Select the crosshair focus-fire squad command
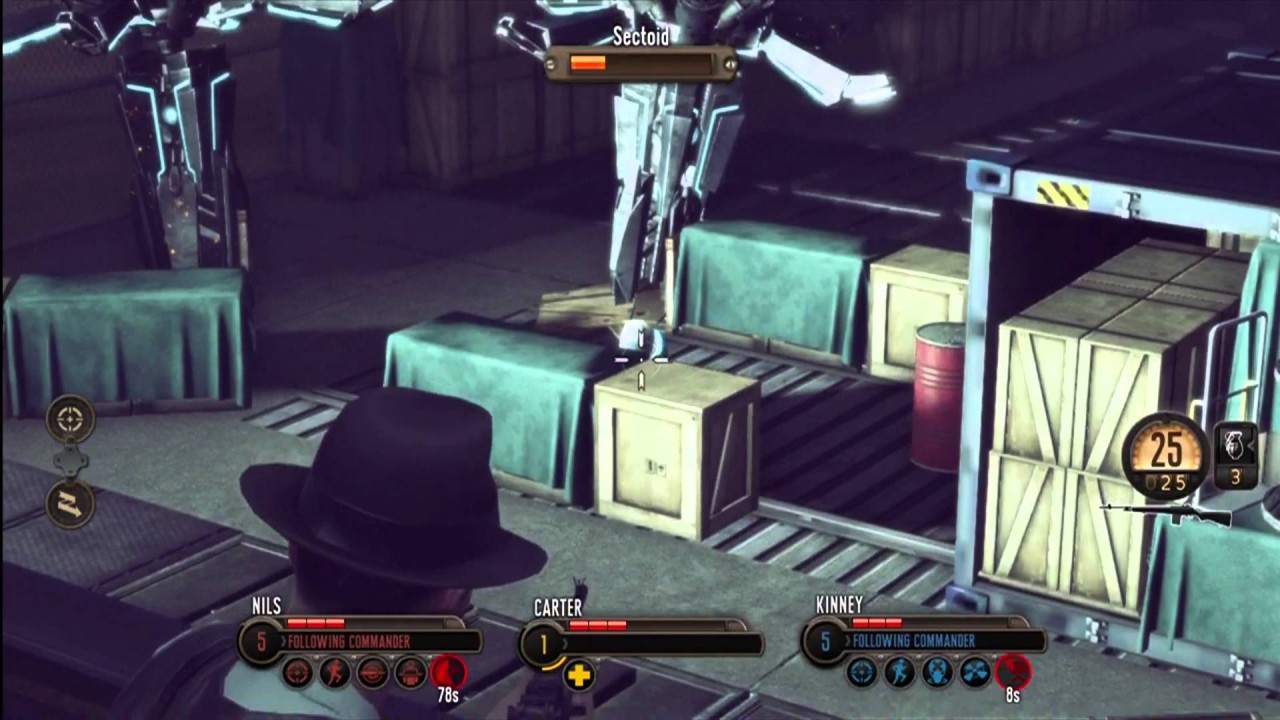This screenshot has height=720, width=1280. (x=70, y=419)
